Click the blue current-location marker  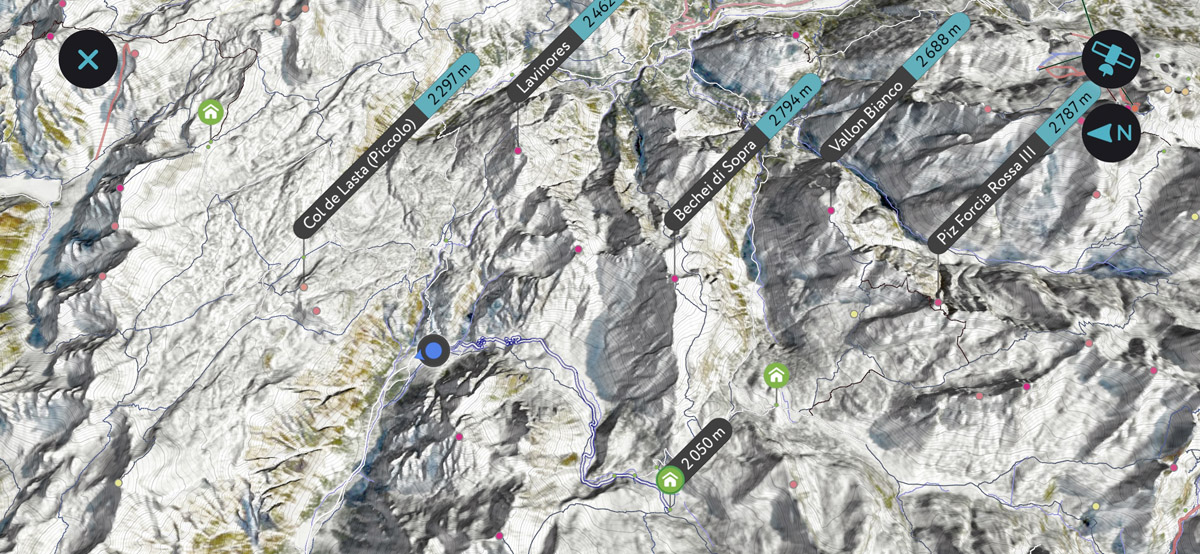tap(433, 350)
